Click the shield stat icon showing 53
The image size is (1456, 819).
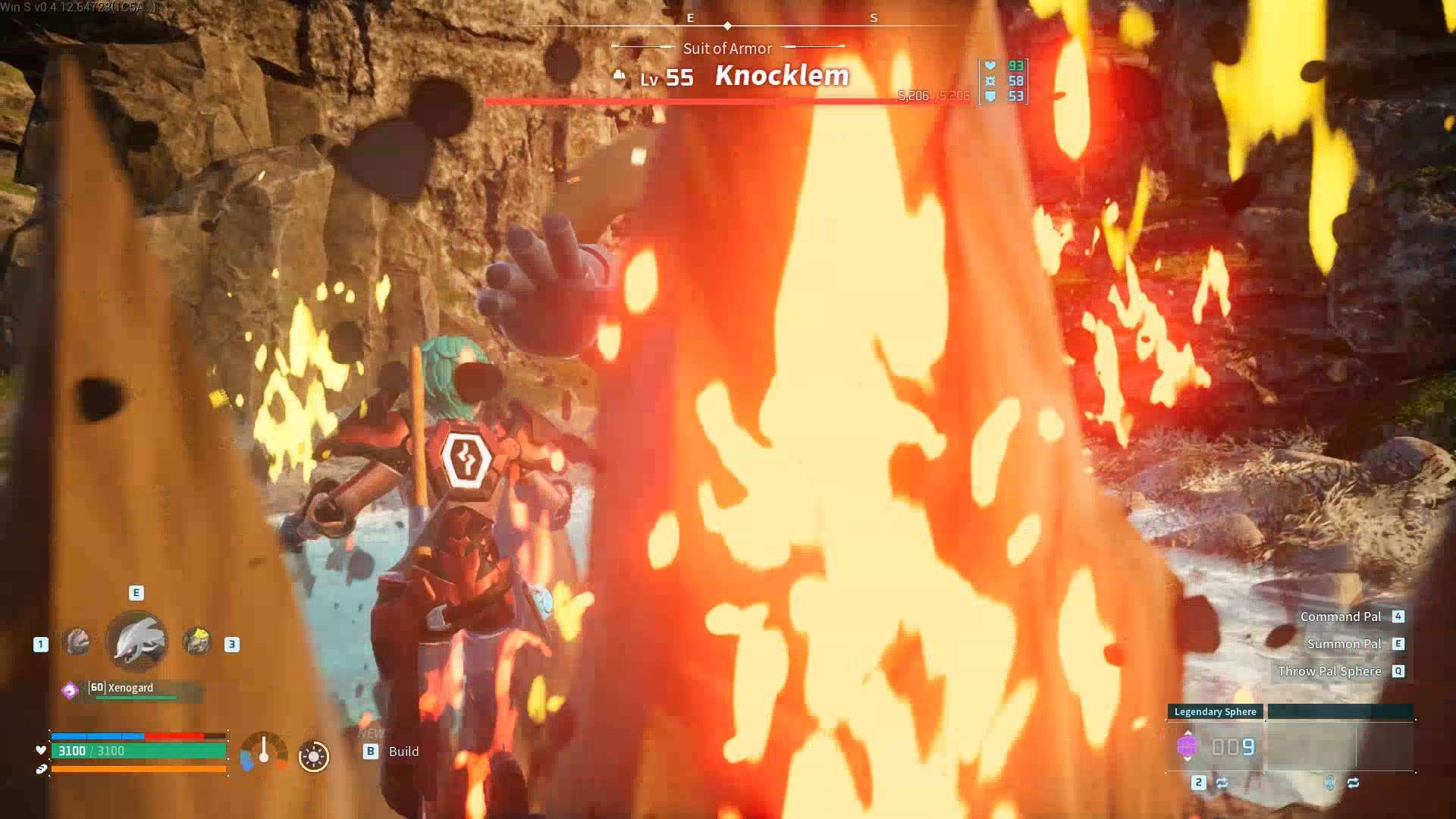click(989, 96)
